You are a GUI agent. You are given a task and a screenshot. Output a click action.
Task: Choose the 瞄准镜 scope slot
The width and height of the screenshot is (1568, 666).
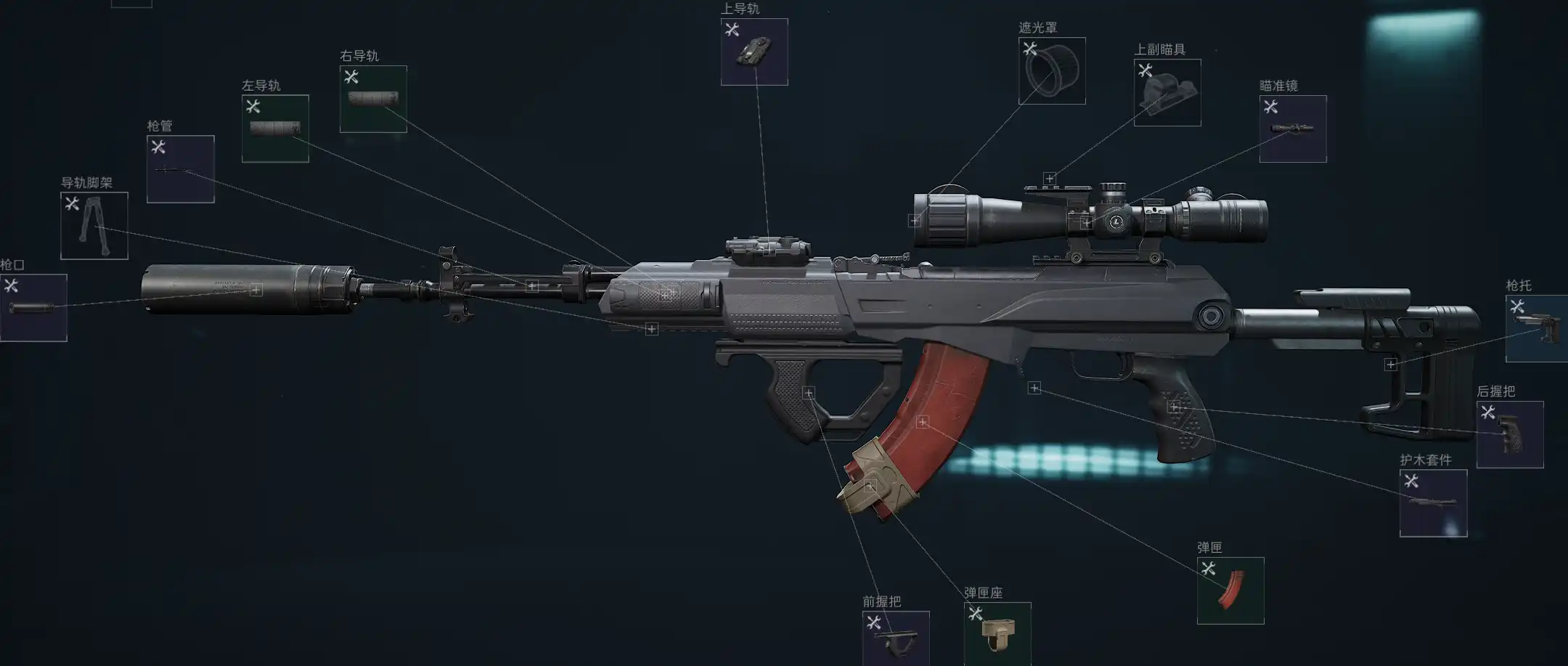(x=1293, y=129)
